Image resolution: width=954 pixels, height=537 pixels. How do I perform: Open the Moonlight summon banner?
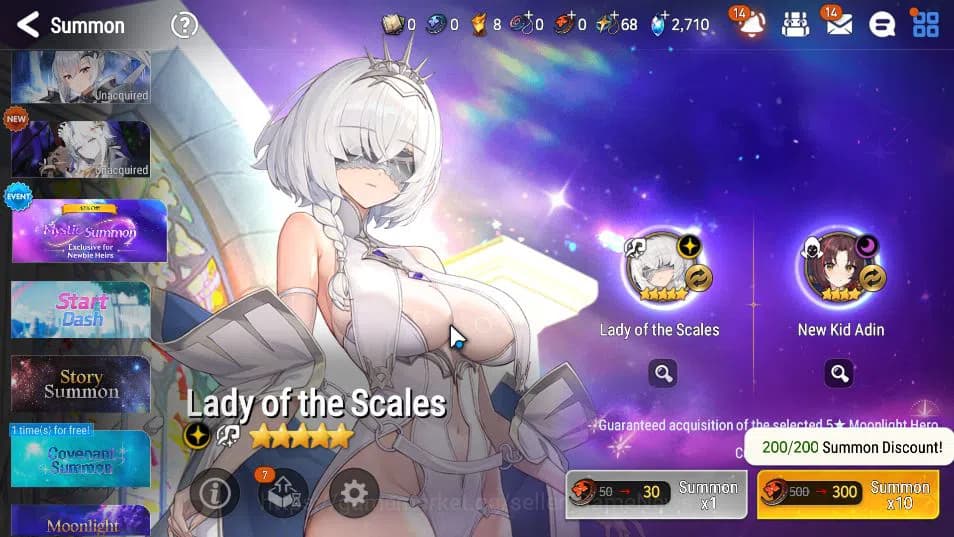coord(81,521)
